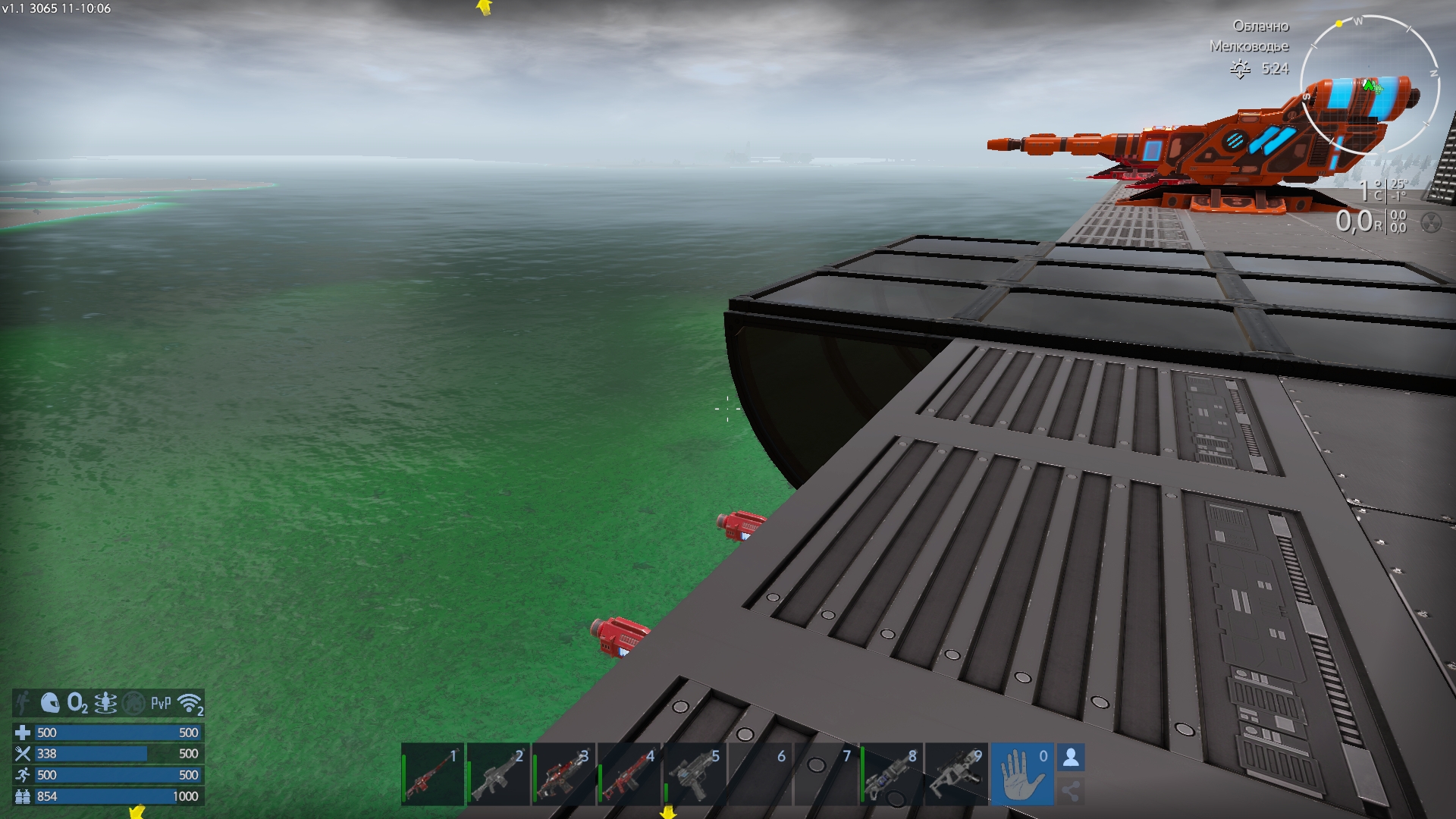The image size is (1456, 819).
Task: Click the Wi-Fi signal status icon
Action: coord(190,703)
